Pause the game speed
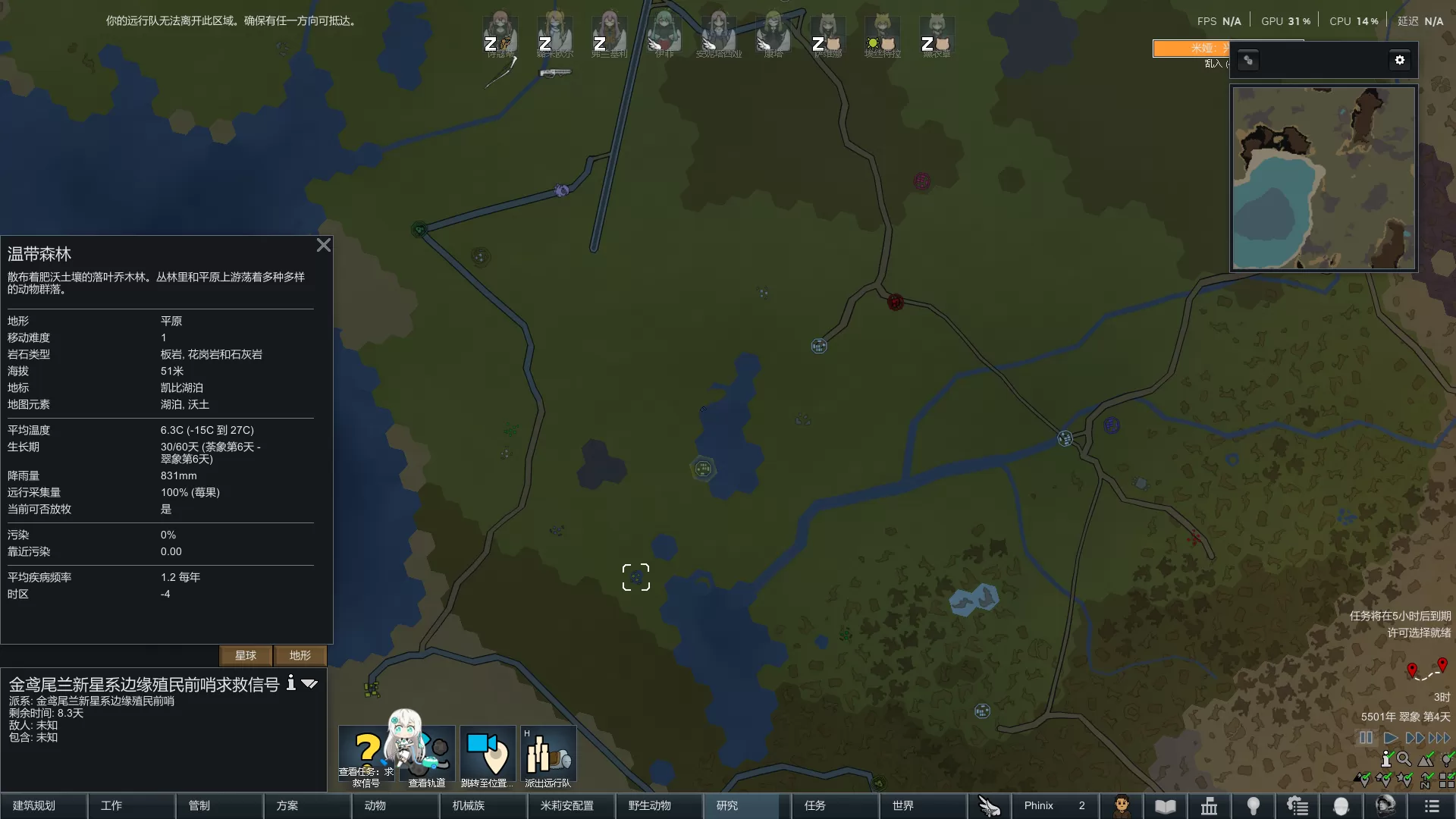Viewport: 1456px width, 819px height. pyautogui.click(x=1366, y=738)
